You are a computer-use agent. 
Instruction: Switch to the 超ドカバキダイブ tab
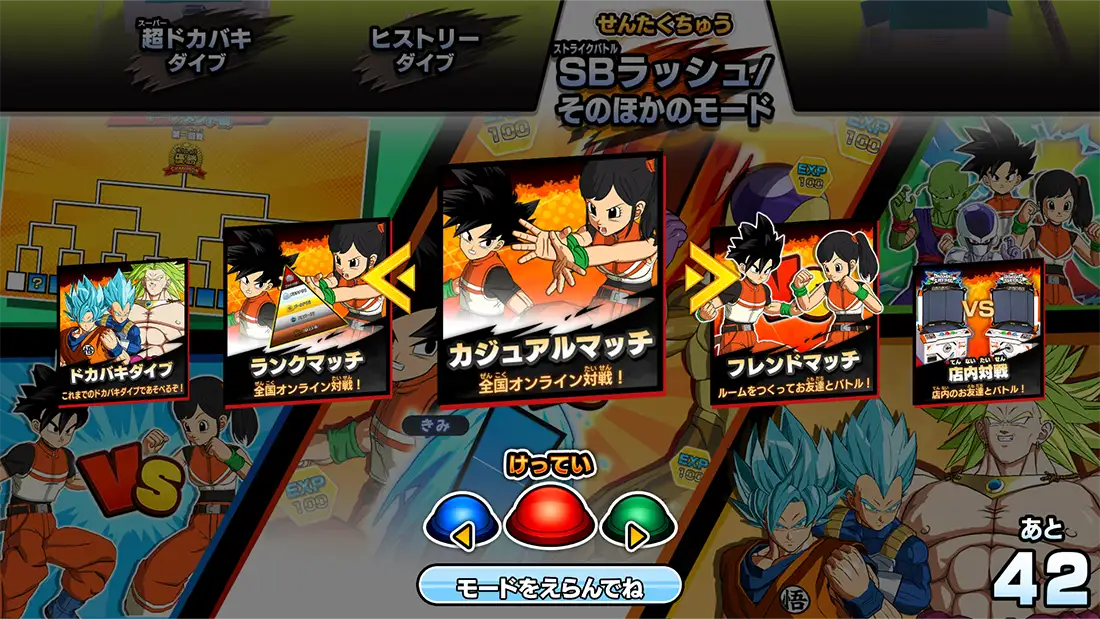[196, 50]
